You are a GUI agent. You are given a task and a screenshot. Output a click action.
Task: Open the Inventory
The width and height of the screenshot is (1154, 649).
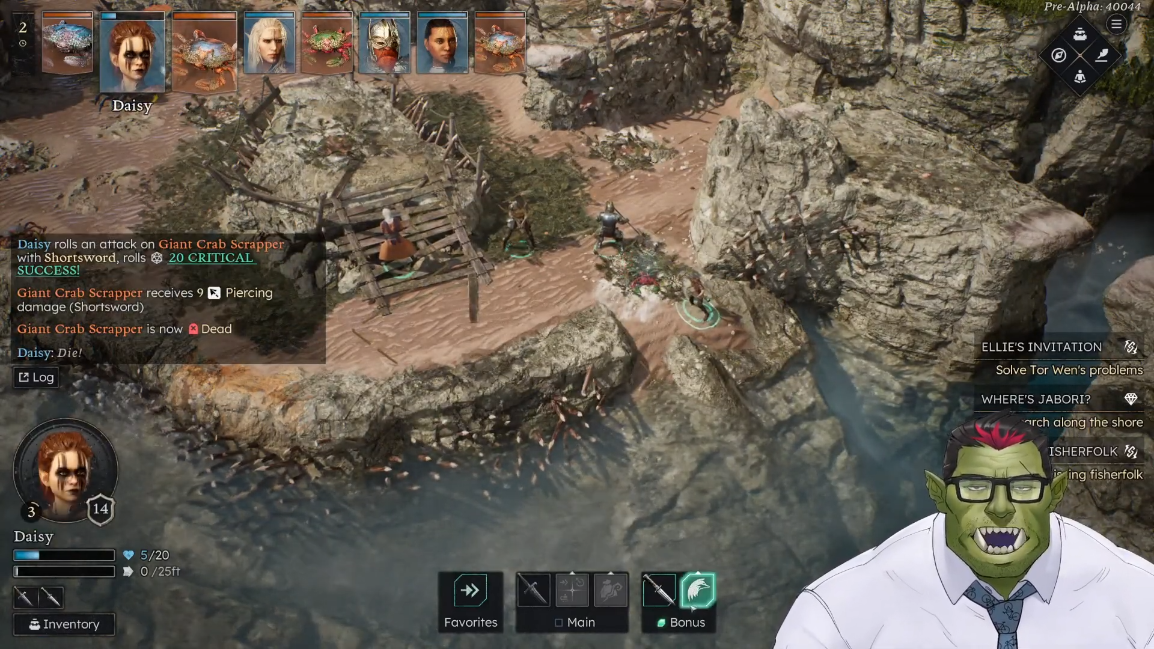click(64, 624)
